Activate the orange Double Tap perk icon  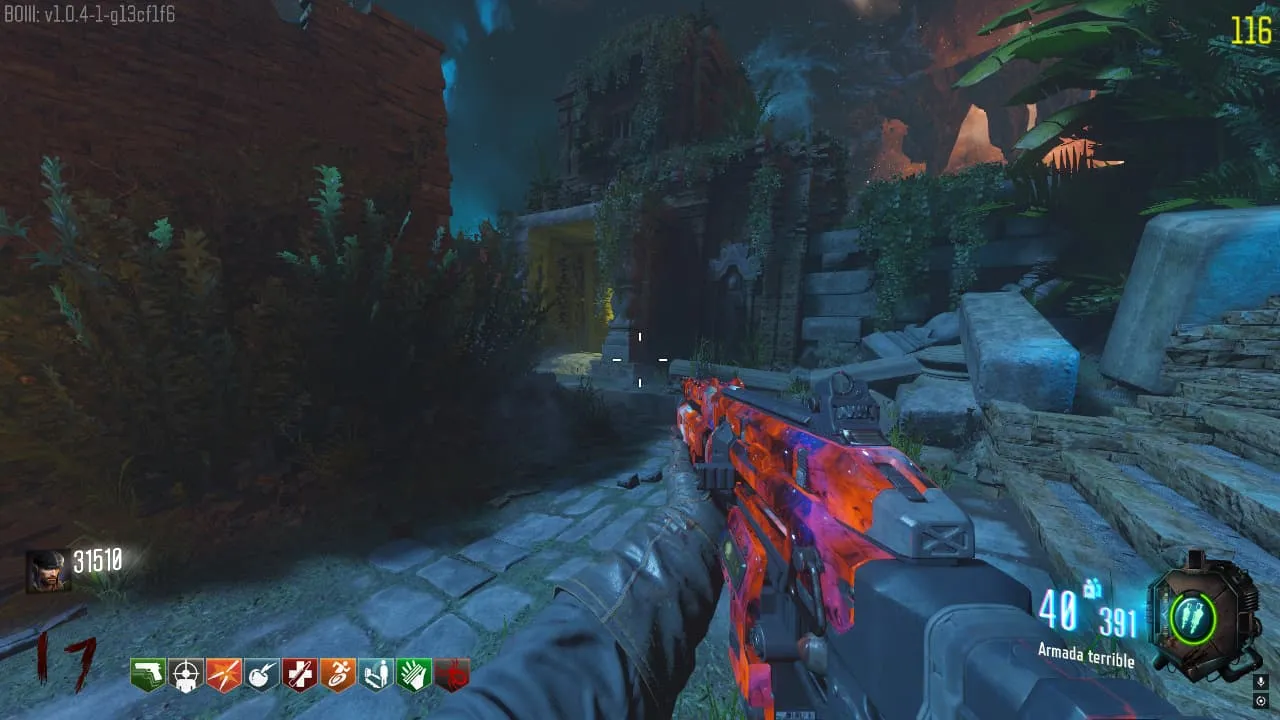coord(224,676)
